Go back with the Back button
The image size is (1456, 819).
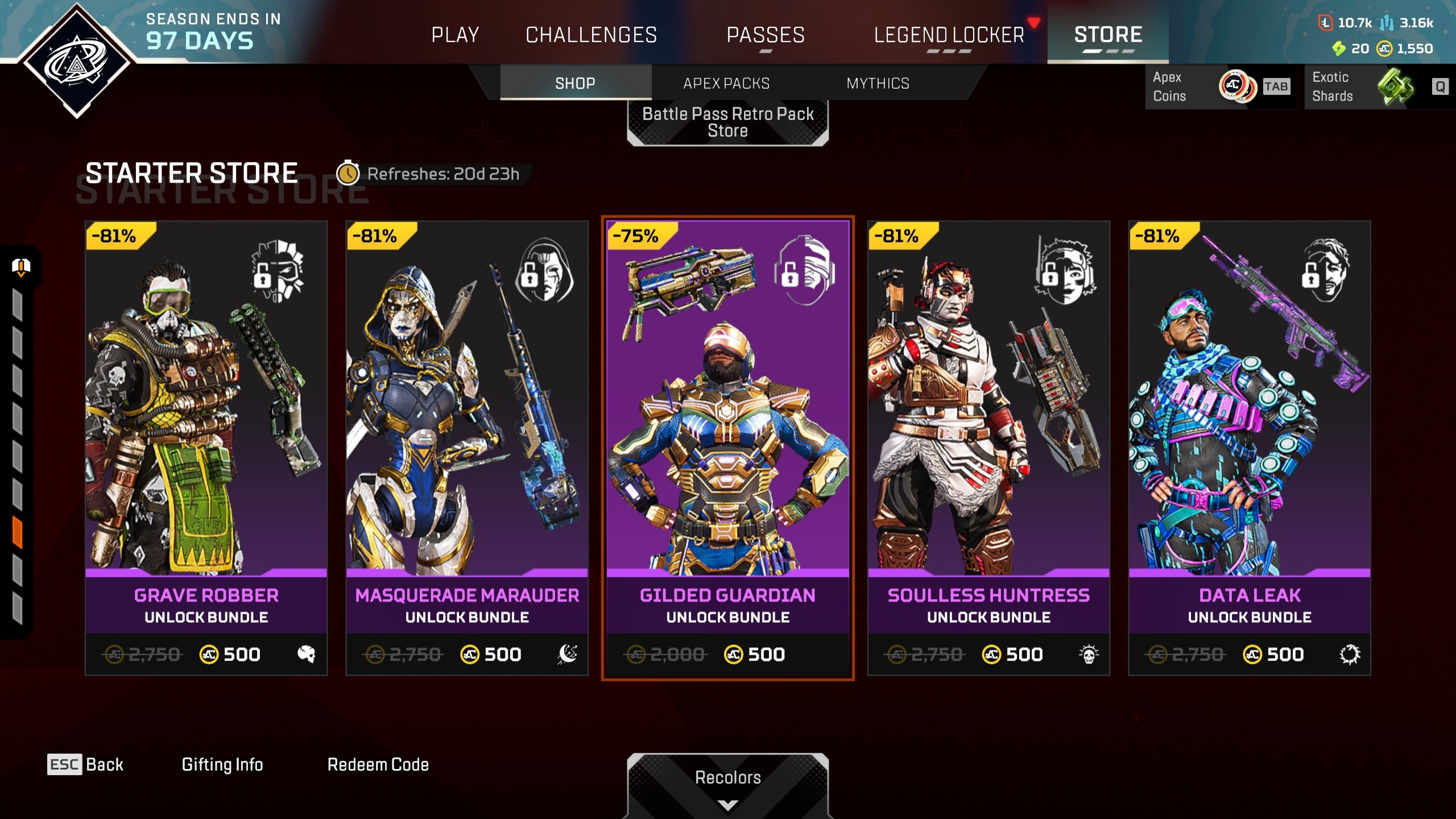point(86,764)
